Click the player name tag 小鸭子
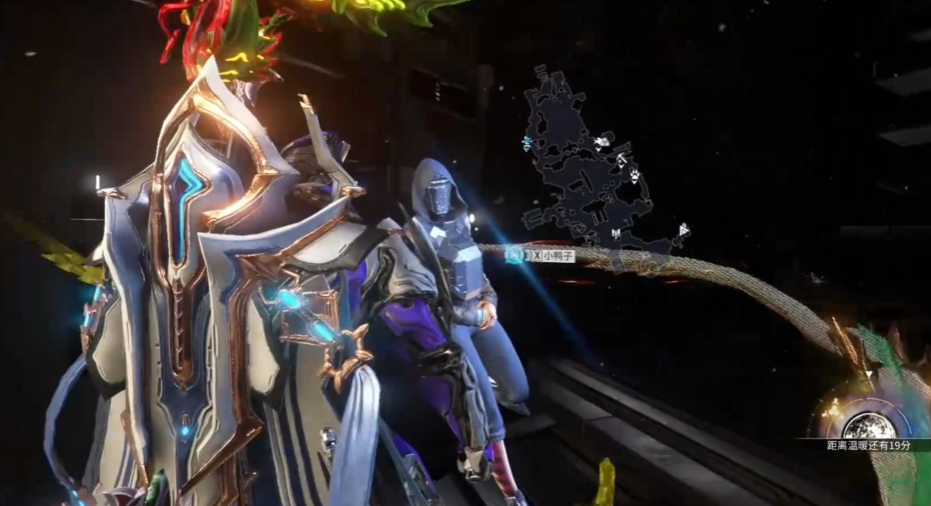This screenshot has width=931, height=506. click(552, 256)
